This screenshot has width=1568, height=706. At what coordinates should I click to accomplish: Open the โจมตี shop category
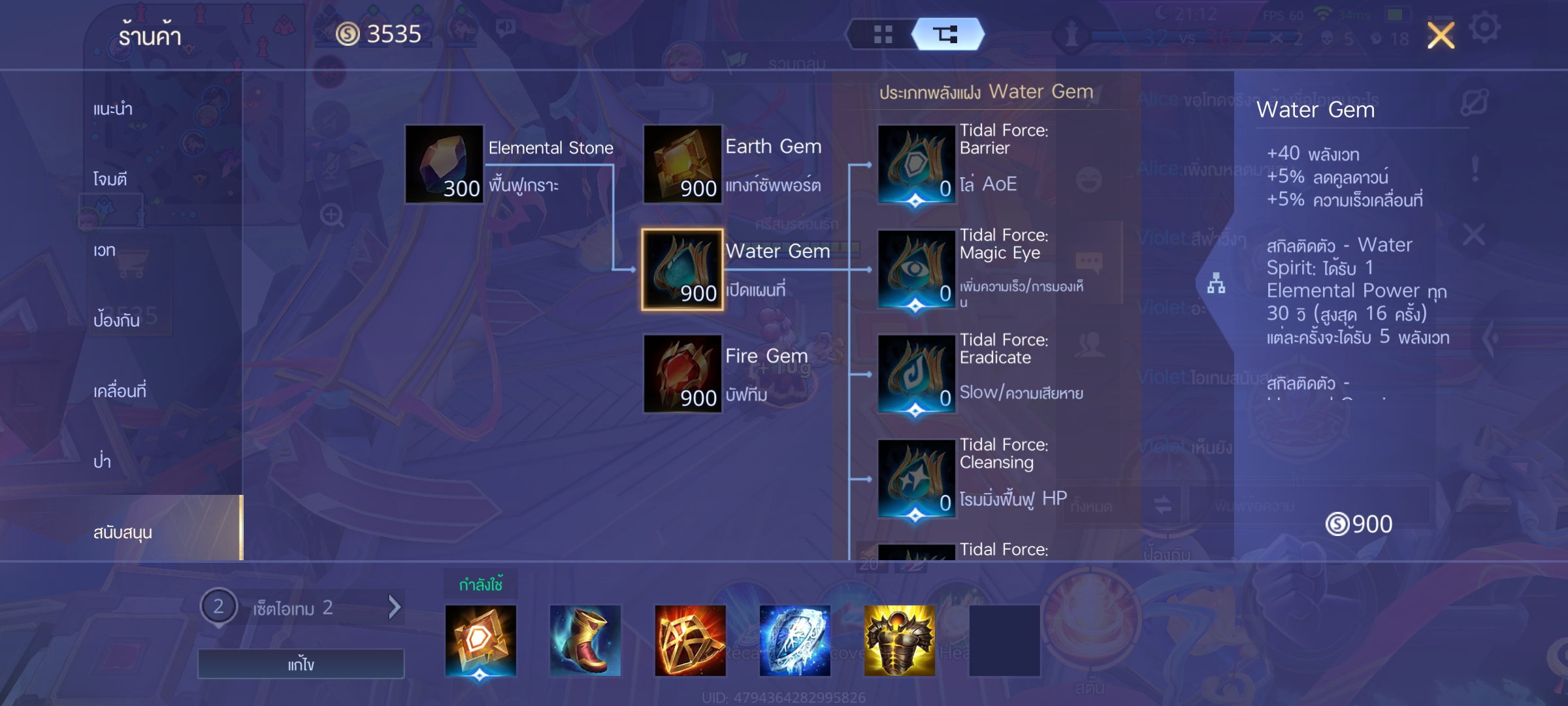110,179
